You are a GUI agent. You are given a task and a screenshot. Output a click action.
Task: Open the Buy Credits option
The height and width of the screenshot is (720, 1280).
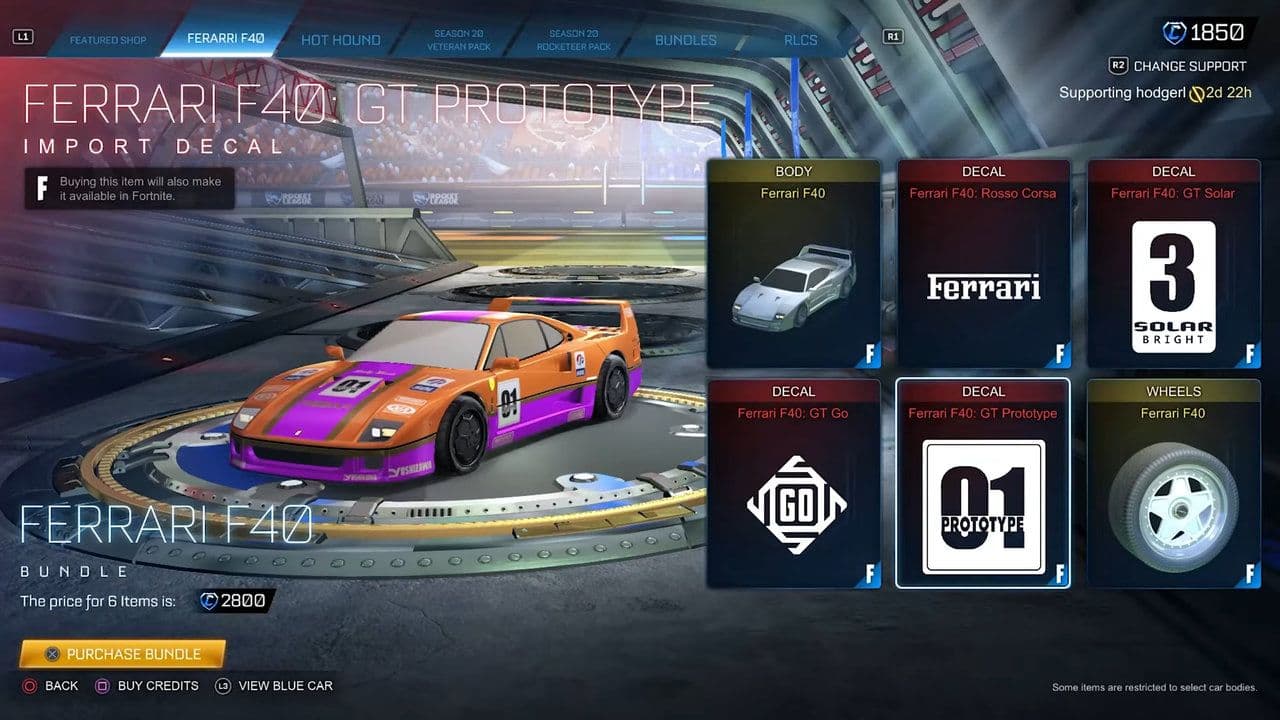pyautogui.click(x=147, y=686)
